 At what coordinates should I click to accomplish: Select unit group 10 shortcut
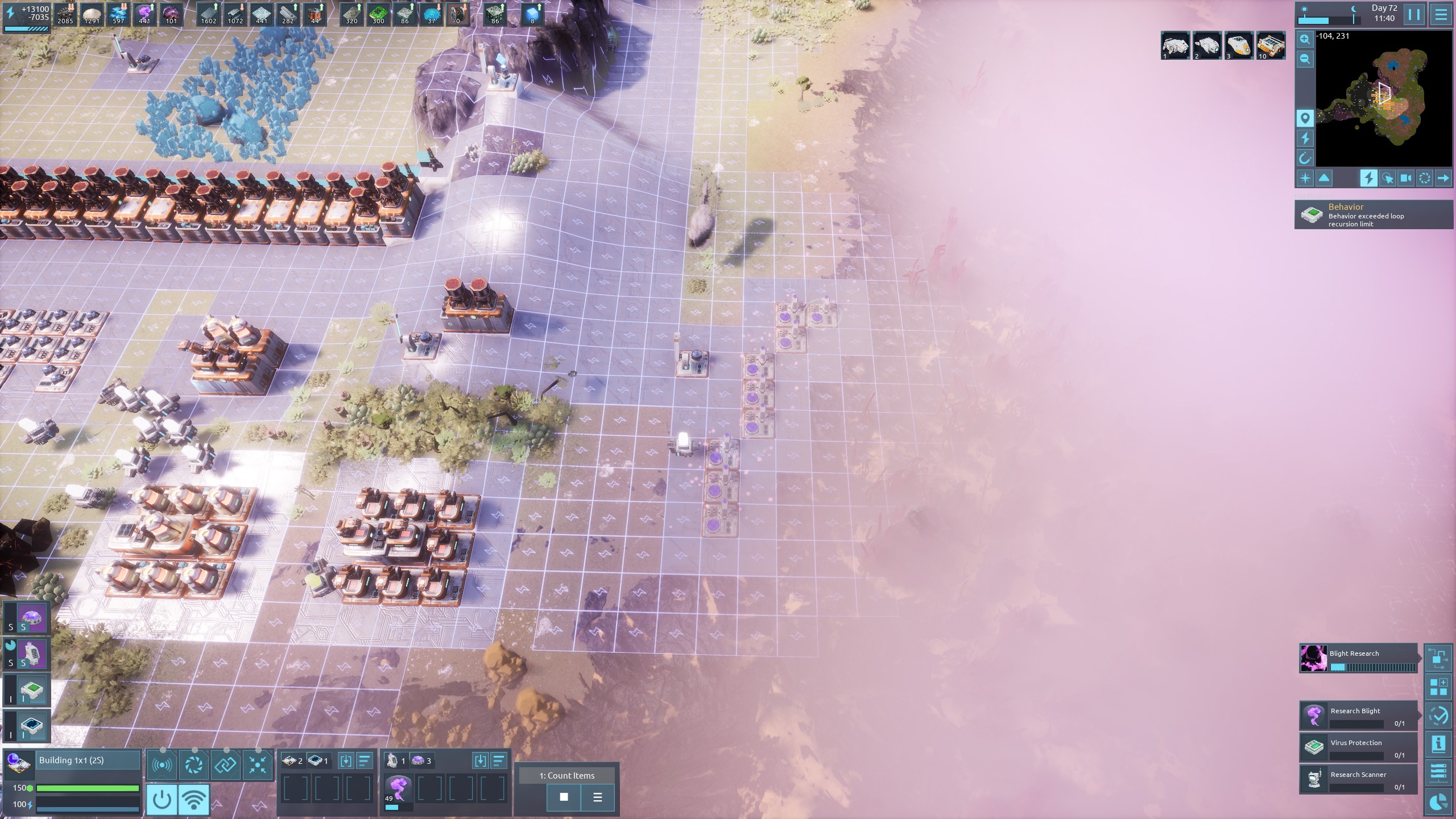[x=1271, y=45]
